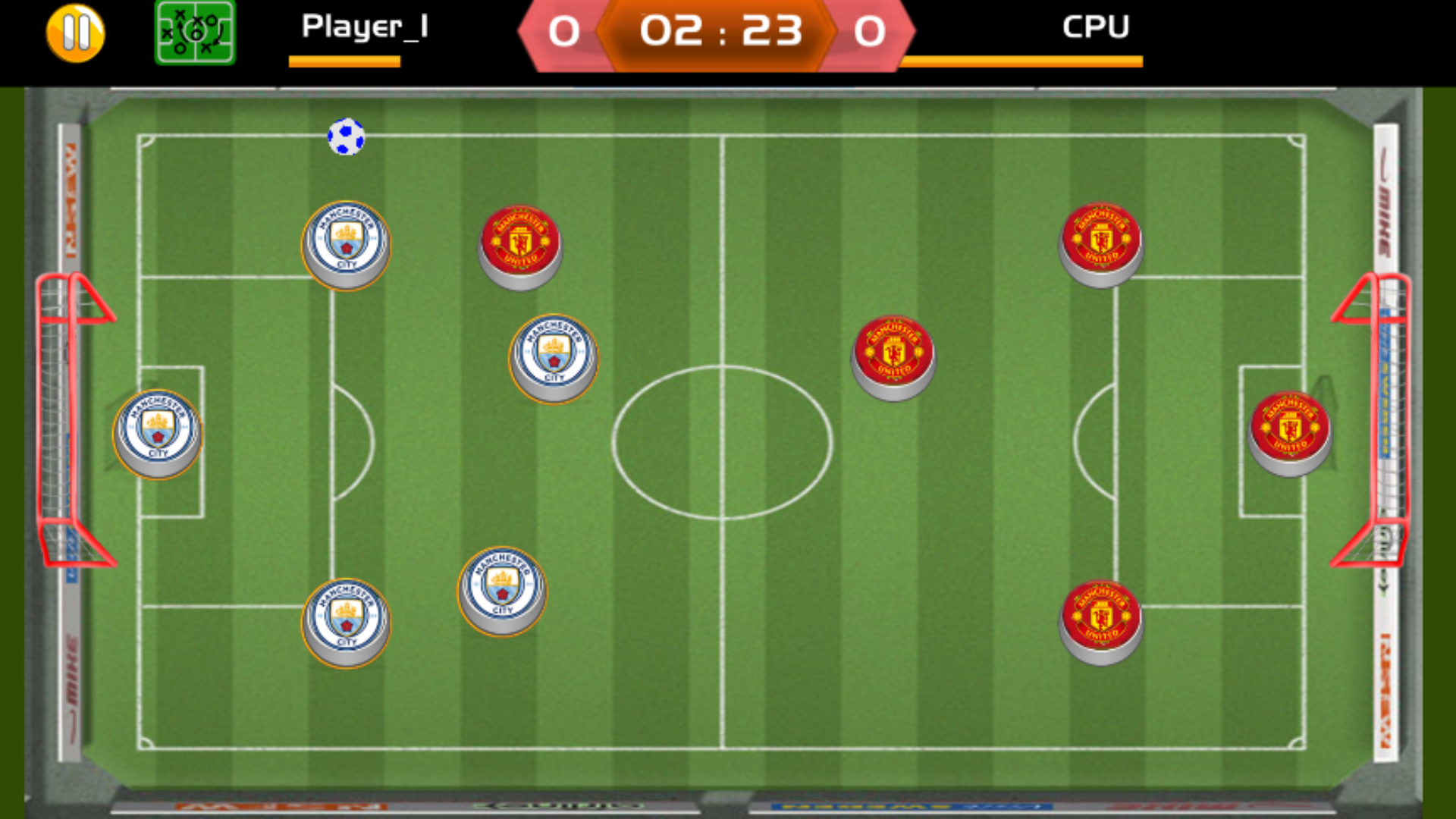Click the CPU team label
Viewport: 1456px width, 819px height.
[x=1095, y=27]
